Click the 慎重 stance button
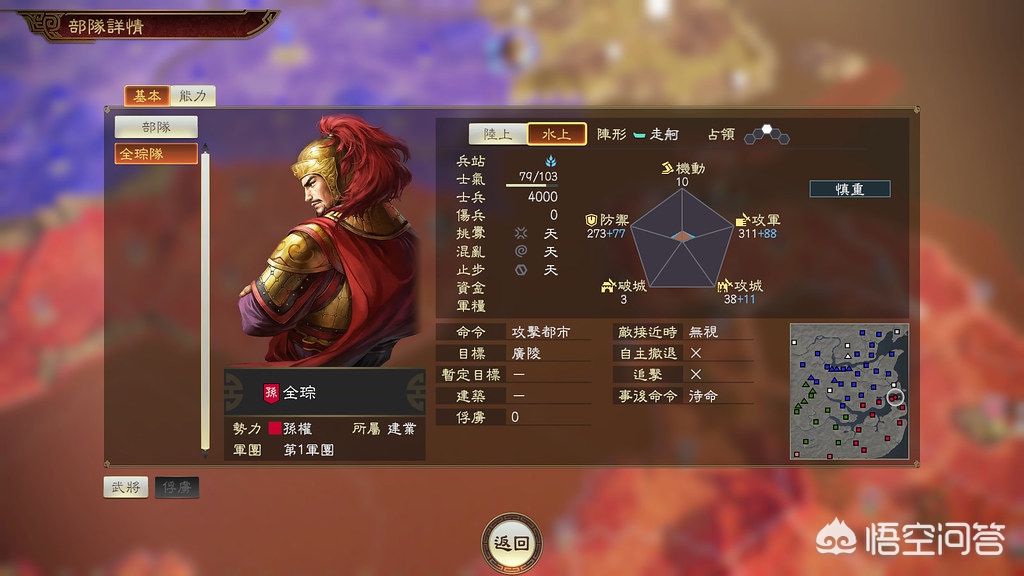The image size is (1024, 576). 849,189
